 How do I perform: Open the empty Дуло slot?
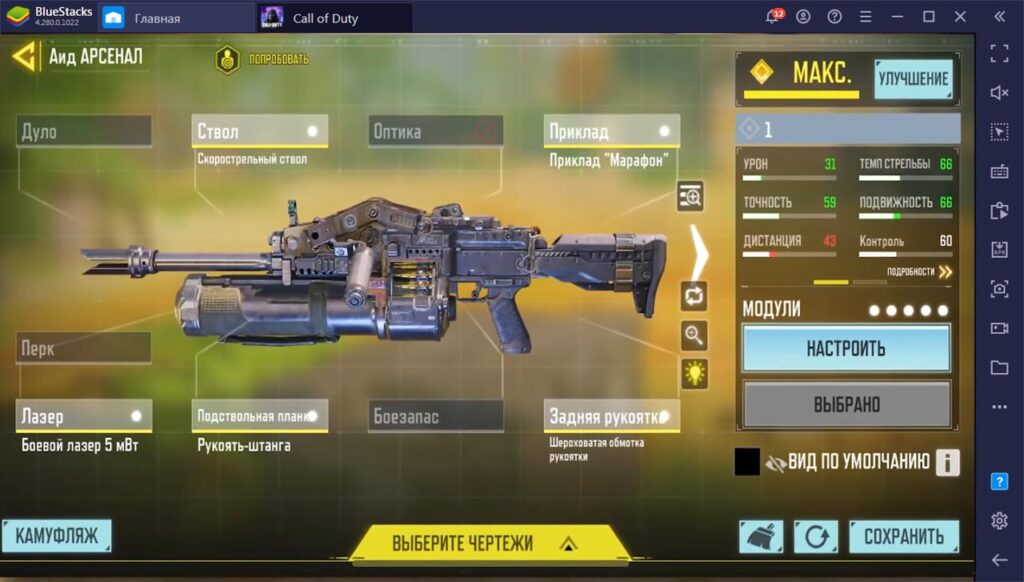(x=84, y=131)
